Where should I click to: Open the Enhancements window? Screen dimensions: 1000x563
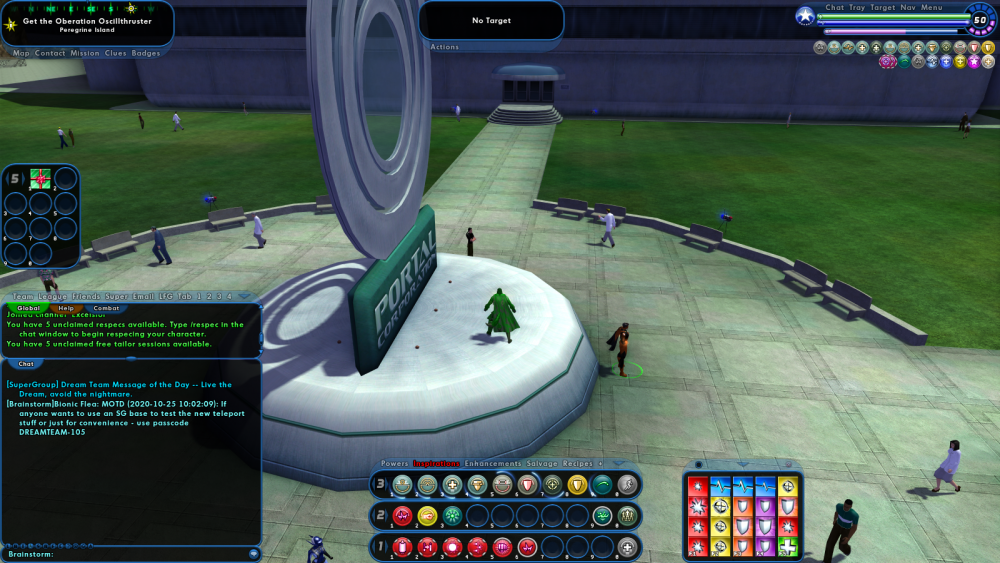(493, 464)
